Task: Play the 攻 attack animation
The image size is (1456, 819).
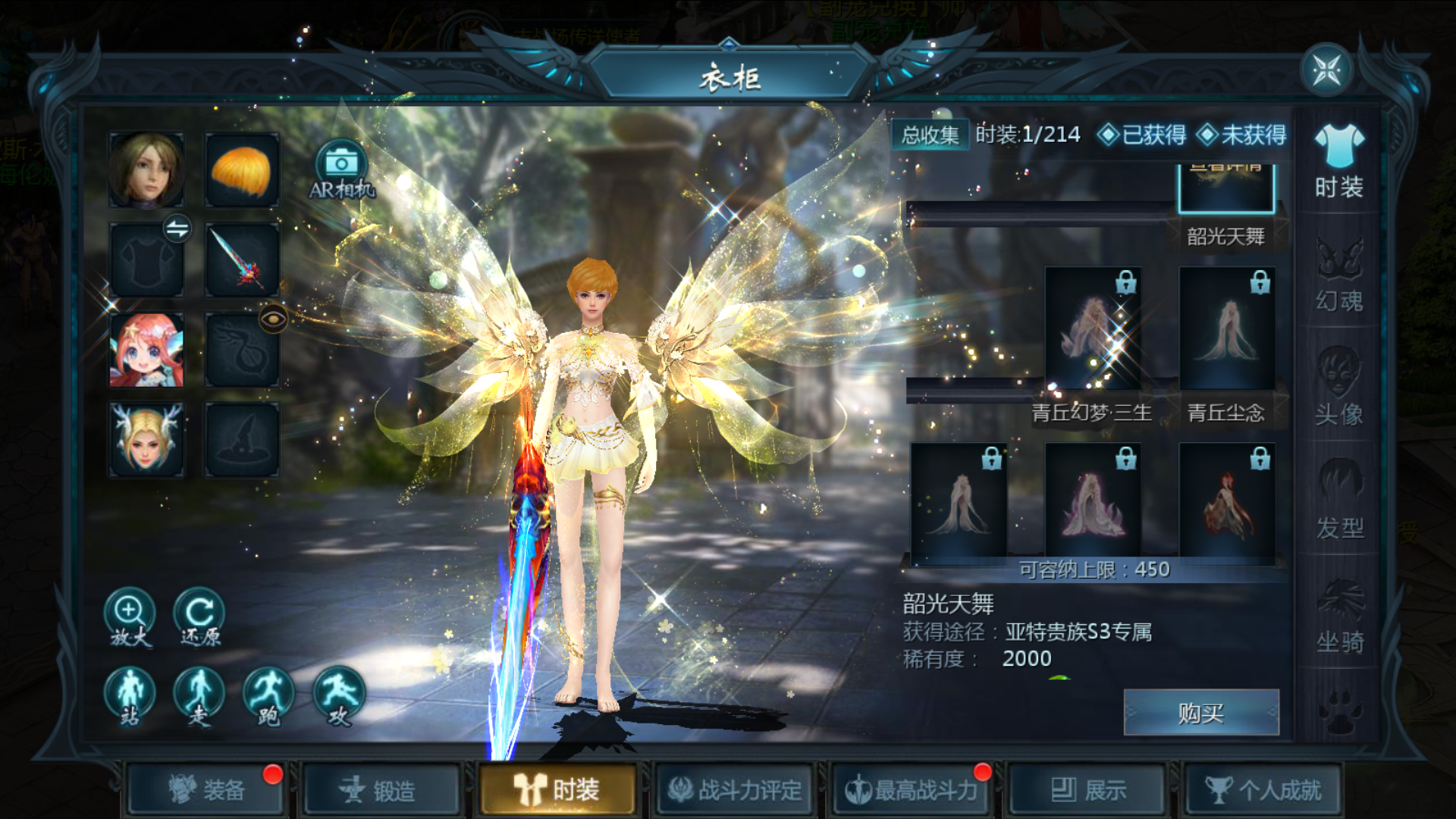Action: pos(338,696)
